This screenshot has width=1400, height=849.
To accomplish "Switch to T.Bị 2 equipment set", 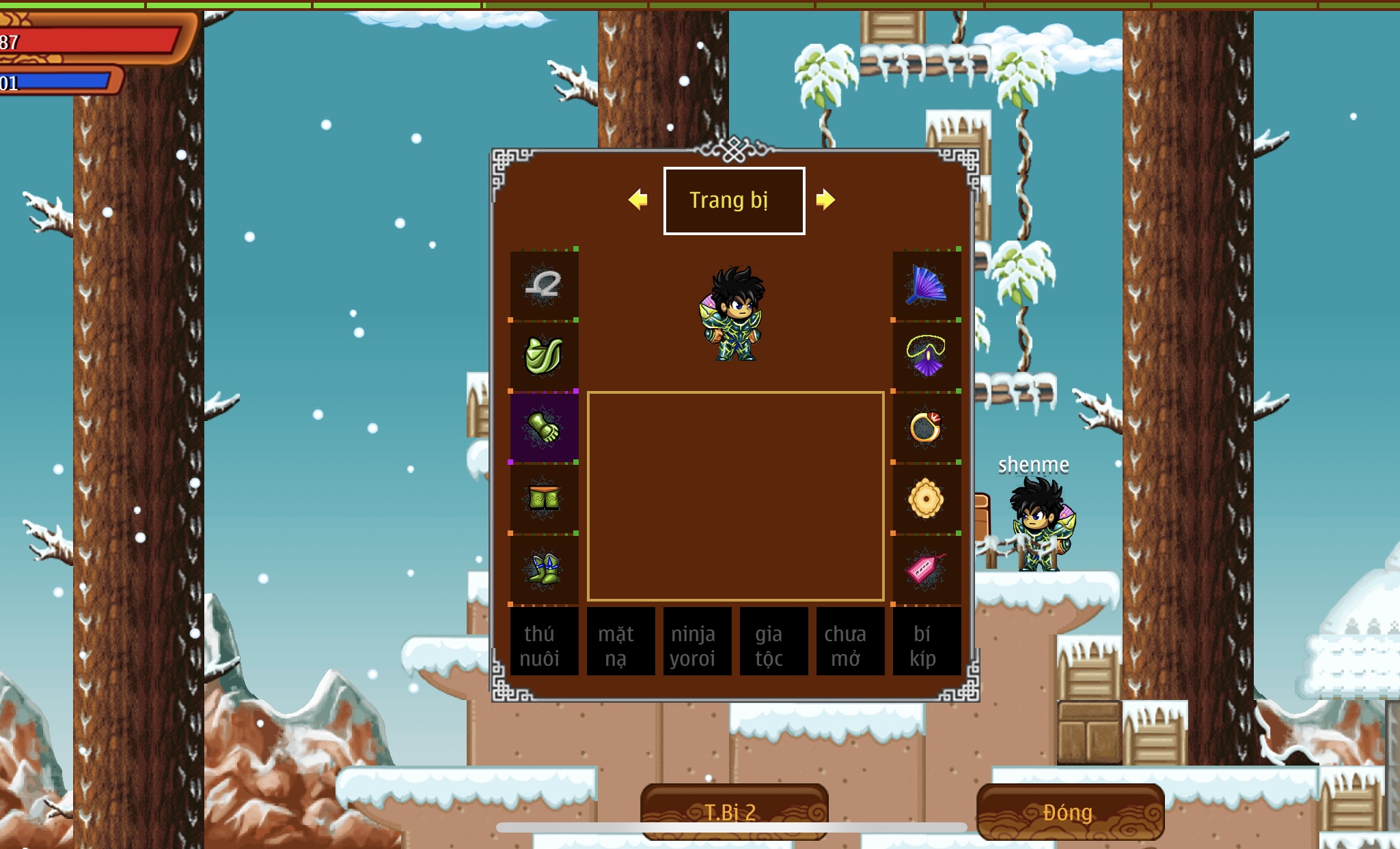I will click(x=734, y=811).
